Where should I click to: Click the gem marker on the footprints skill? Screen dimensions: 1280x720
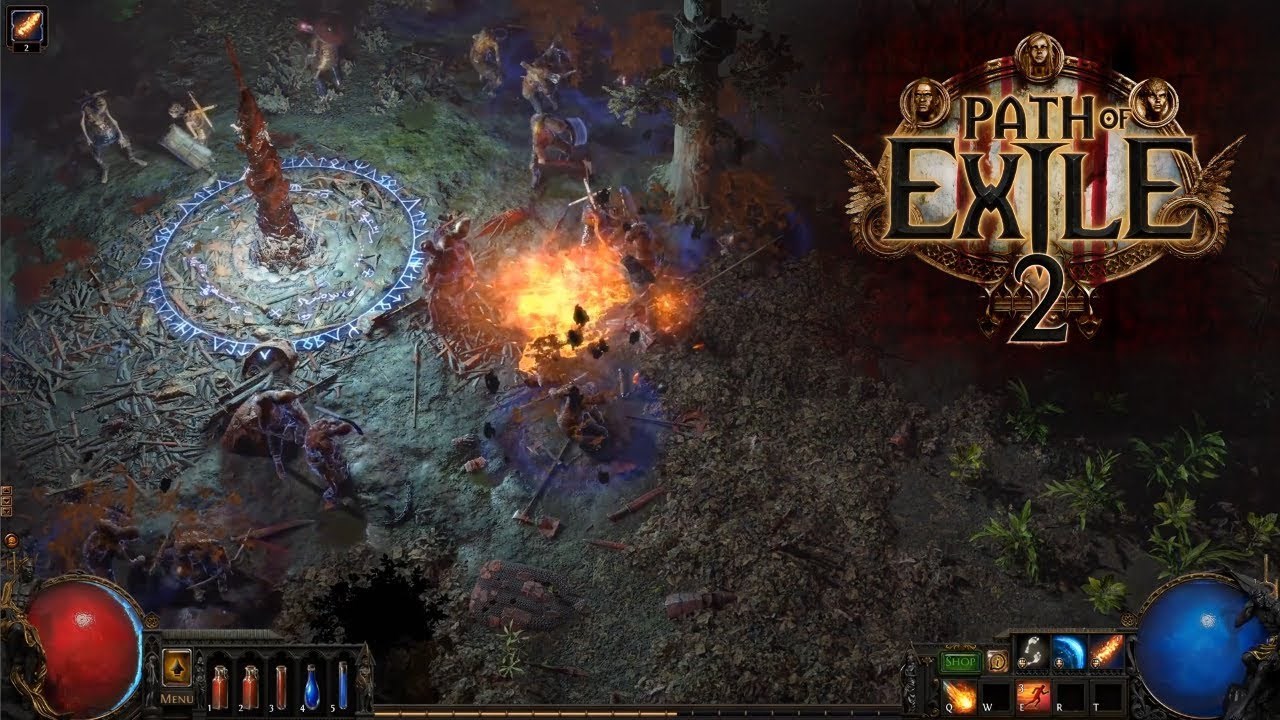(x=1022, y=663)
